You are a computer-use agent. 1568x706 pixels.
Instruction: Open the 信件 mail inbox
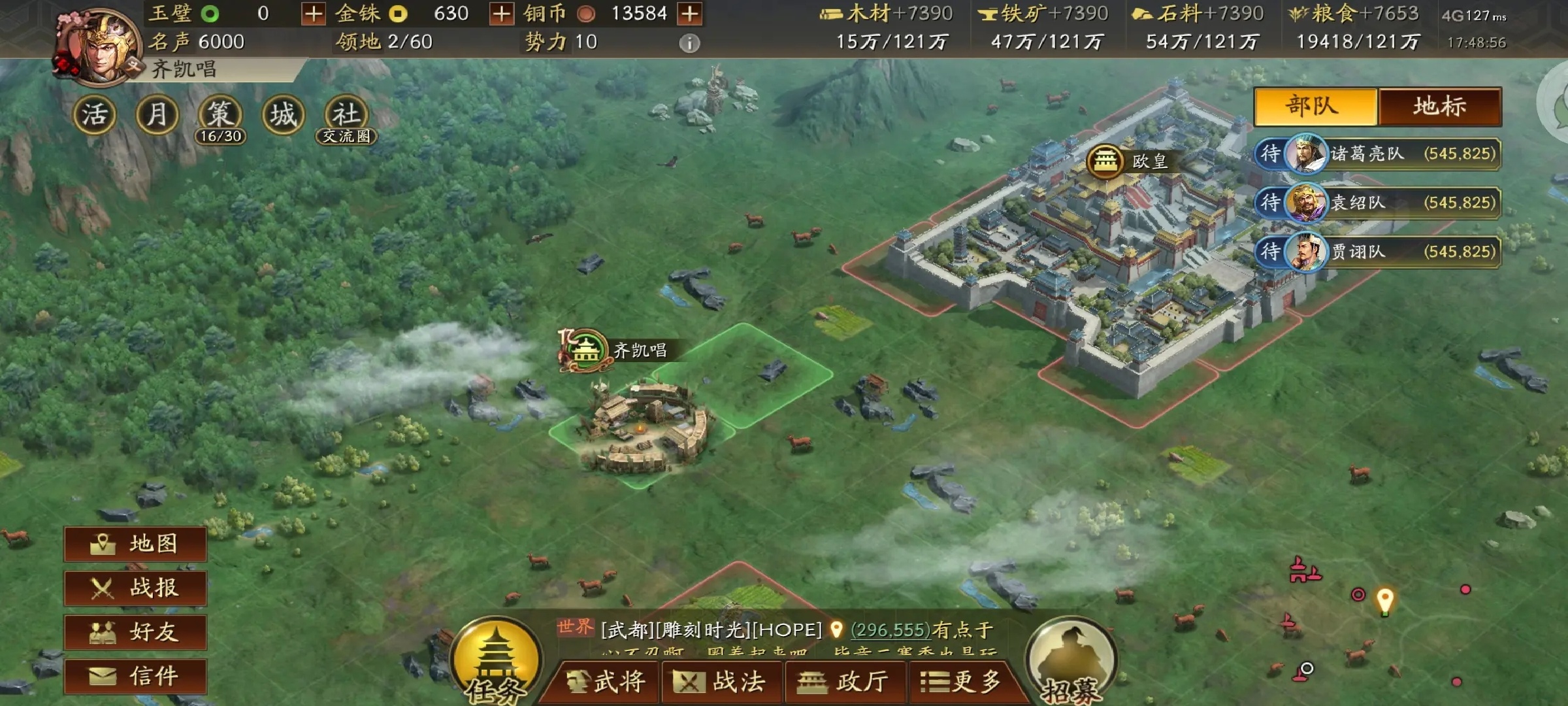click(x=135, y=675)
